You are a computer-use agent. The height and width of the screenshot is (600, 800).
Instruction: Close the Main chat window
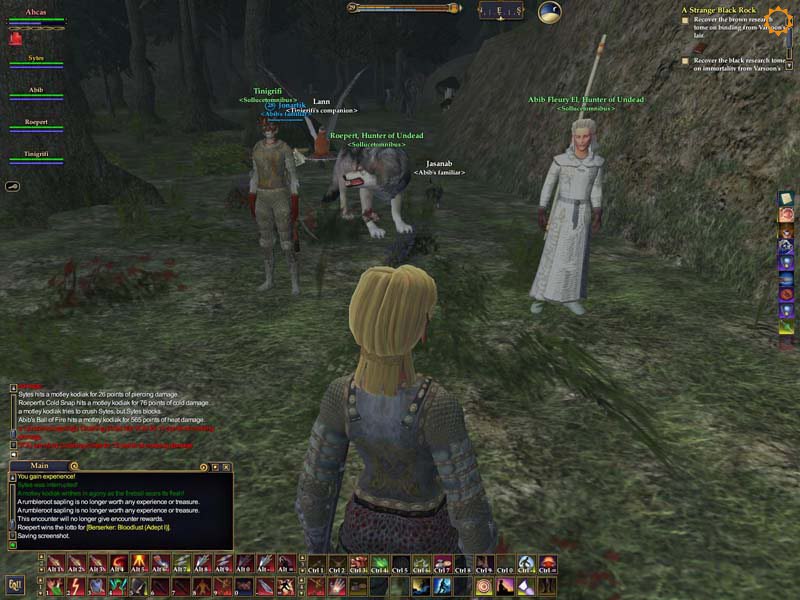click(227, 467)
